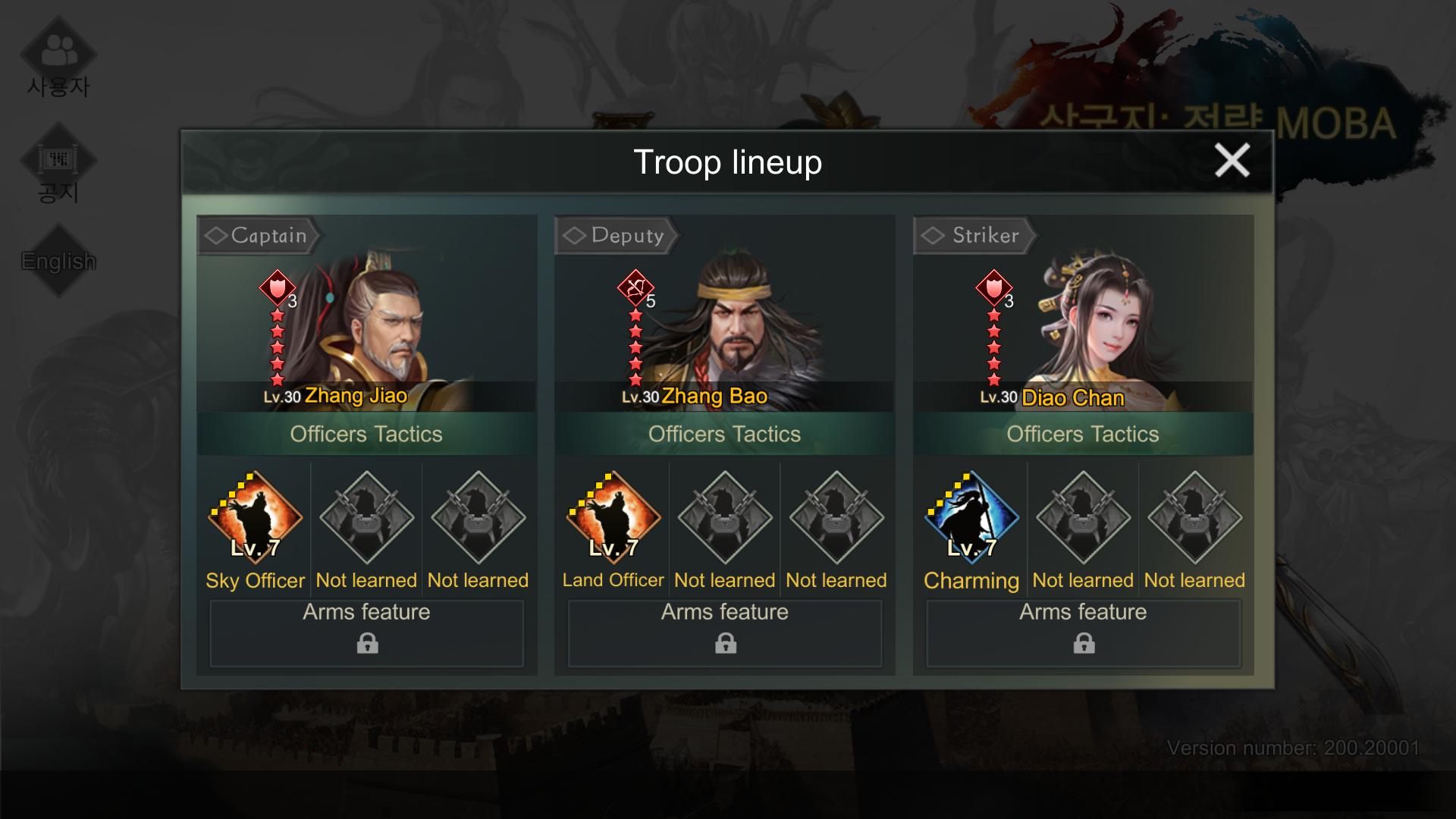Tap Zhang Jiao's locked Arms feature box
1456x819 pixels.
coord(367,633)
